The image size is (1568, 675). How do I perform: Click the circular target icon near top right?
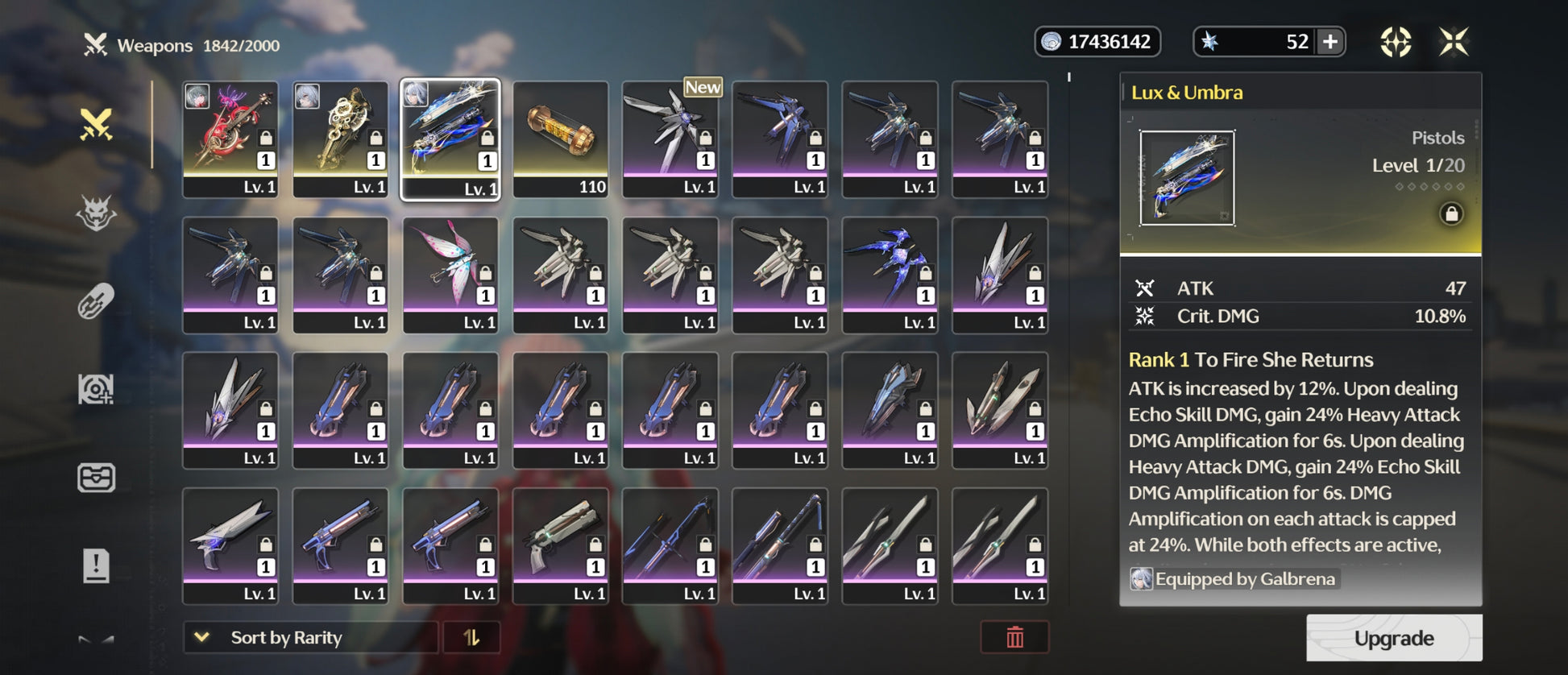[x=1396, y=42]
